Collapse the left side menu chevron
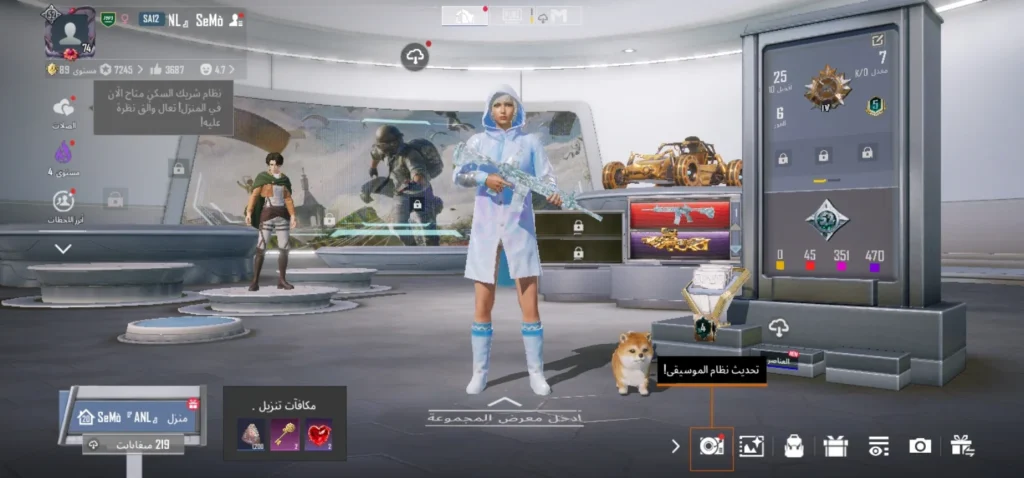Screen dimensions: 1024x478 click(x=63, y=248)
